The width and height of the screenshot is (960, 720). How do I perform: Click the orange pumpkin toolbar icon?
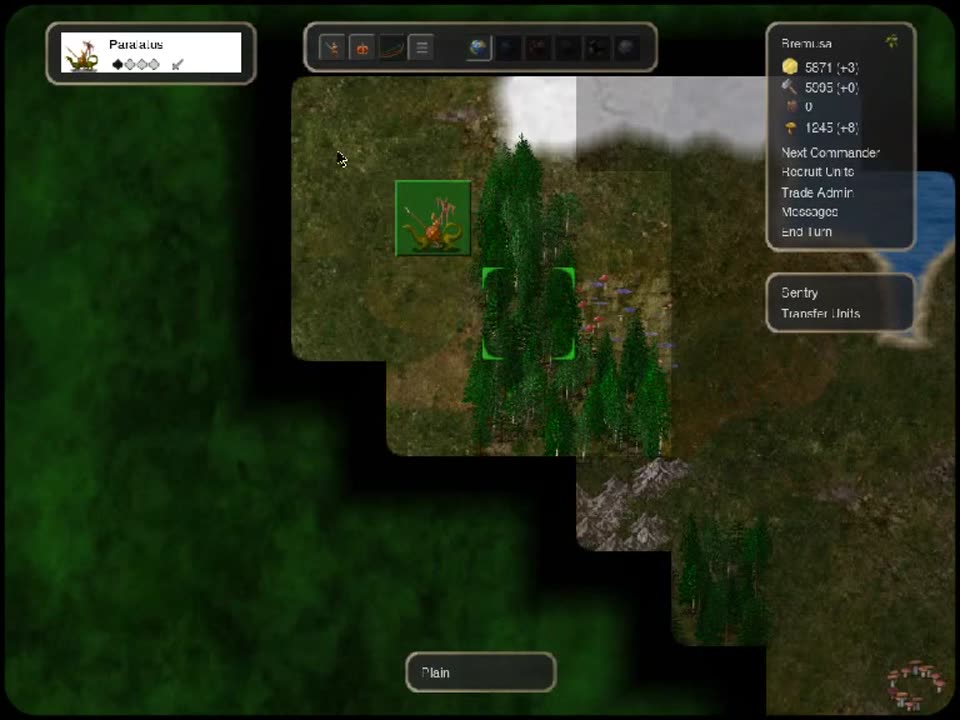click(362, 47)
